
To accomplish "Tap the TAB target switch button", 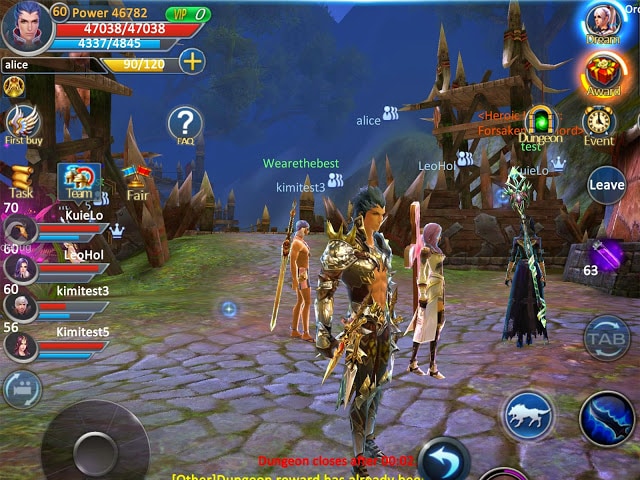I will 607,338.
